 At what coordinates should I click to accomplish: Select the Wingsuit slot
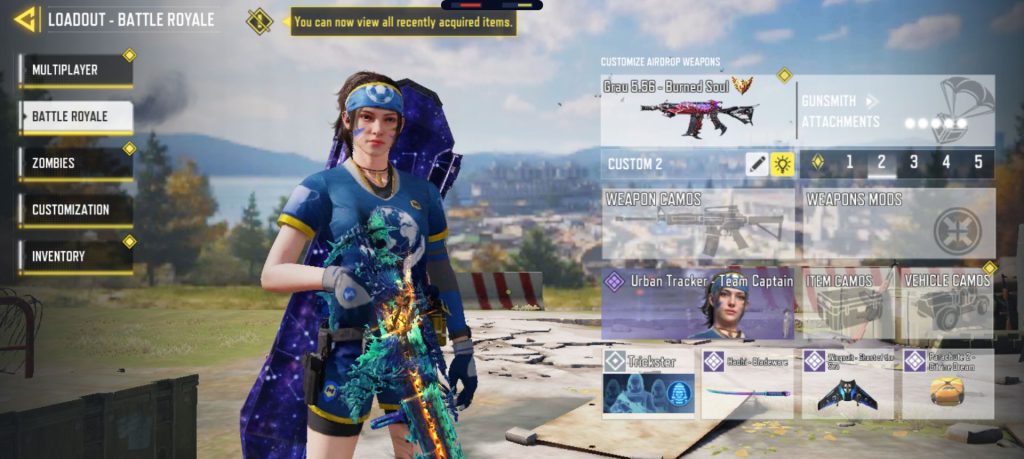coord(848,383)
